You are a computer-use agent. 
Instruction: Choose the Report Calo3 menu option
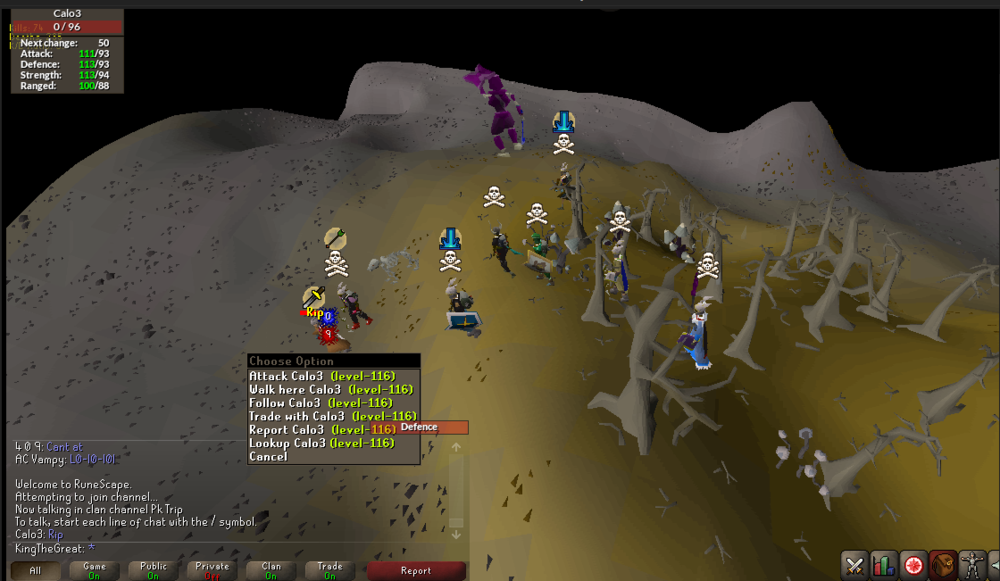click(x=321, y=429)
